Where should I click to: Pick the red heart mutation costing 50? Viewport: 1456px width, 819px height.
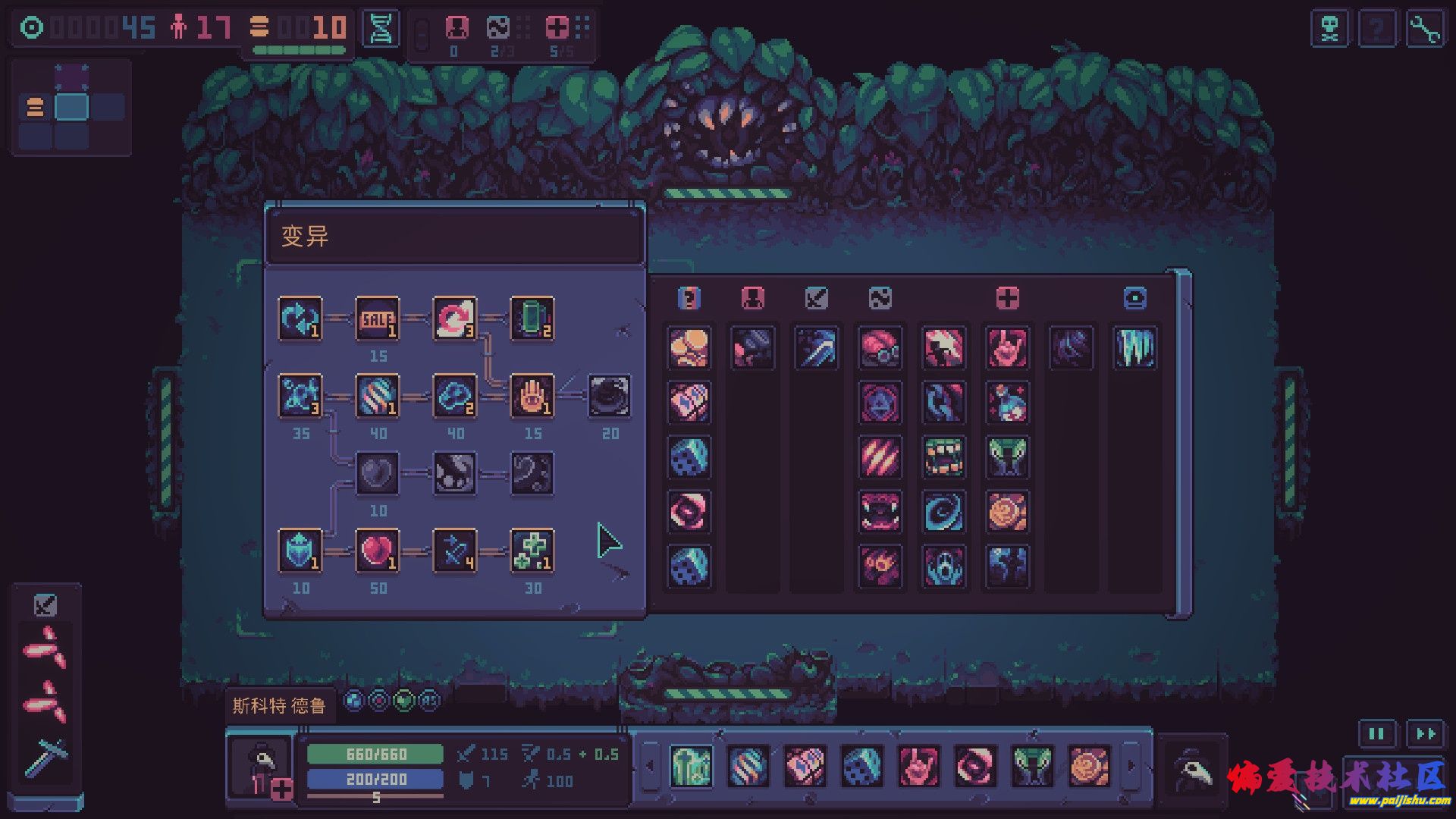click(x=378, y=551)
